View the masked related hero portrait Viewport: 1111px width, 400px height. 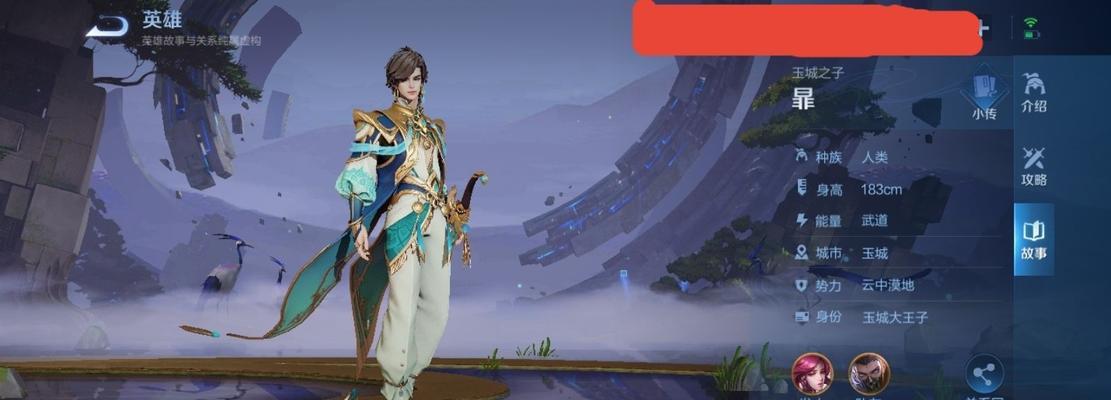868,374
